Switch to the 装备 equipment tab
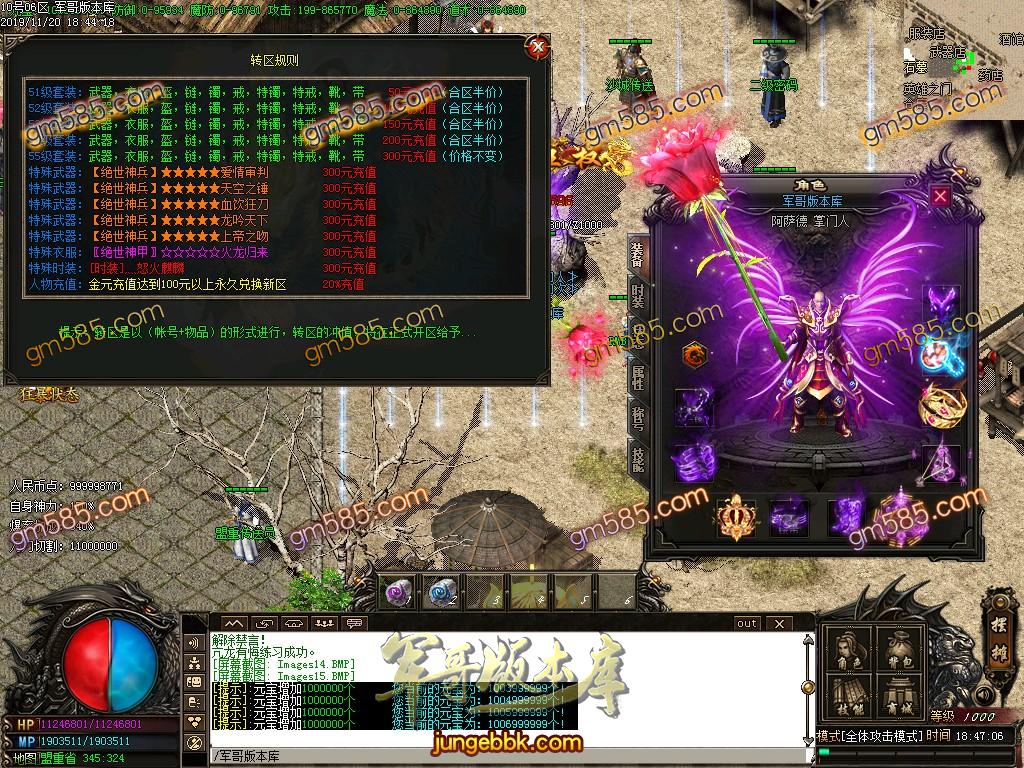The height and width of the screenshot is (768, 1024). [637, 256]
